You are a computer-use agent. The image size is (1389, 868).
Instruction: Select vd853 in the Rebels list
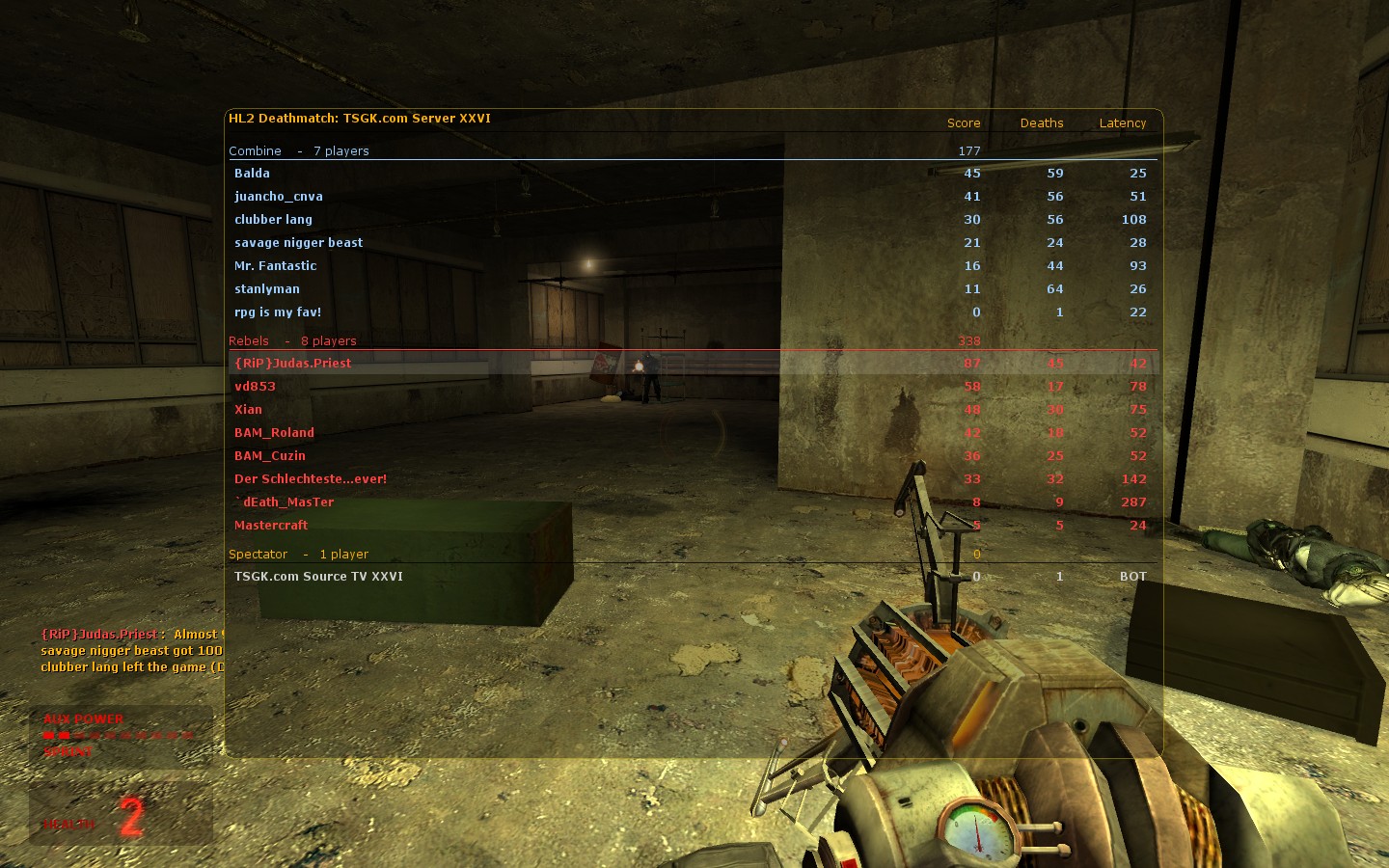click(255, 386)
